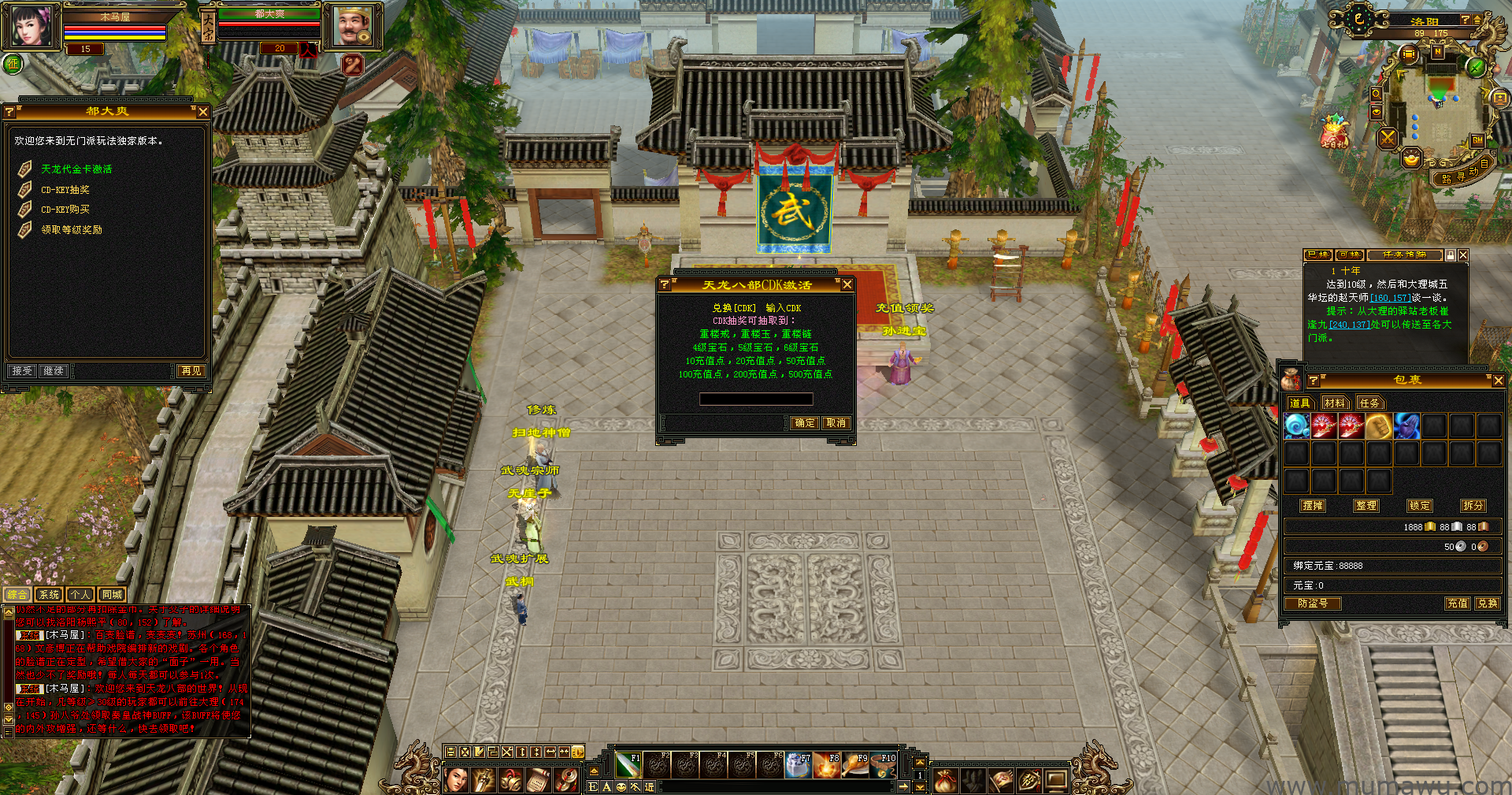Click the 整理 sort bag button

(1366, 506)
